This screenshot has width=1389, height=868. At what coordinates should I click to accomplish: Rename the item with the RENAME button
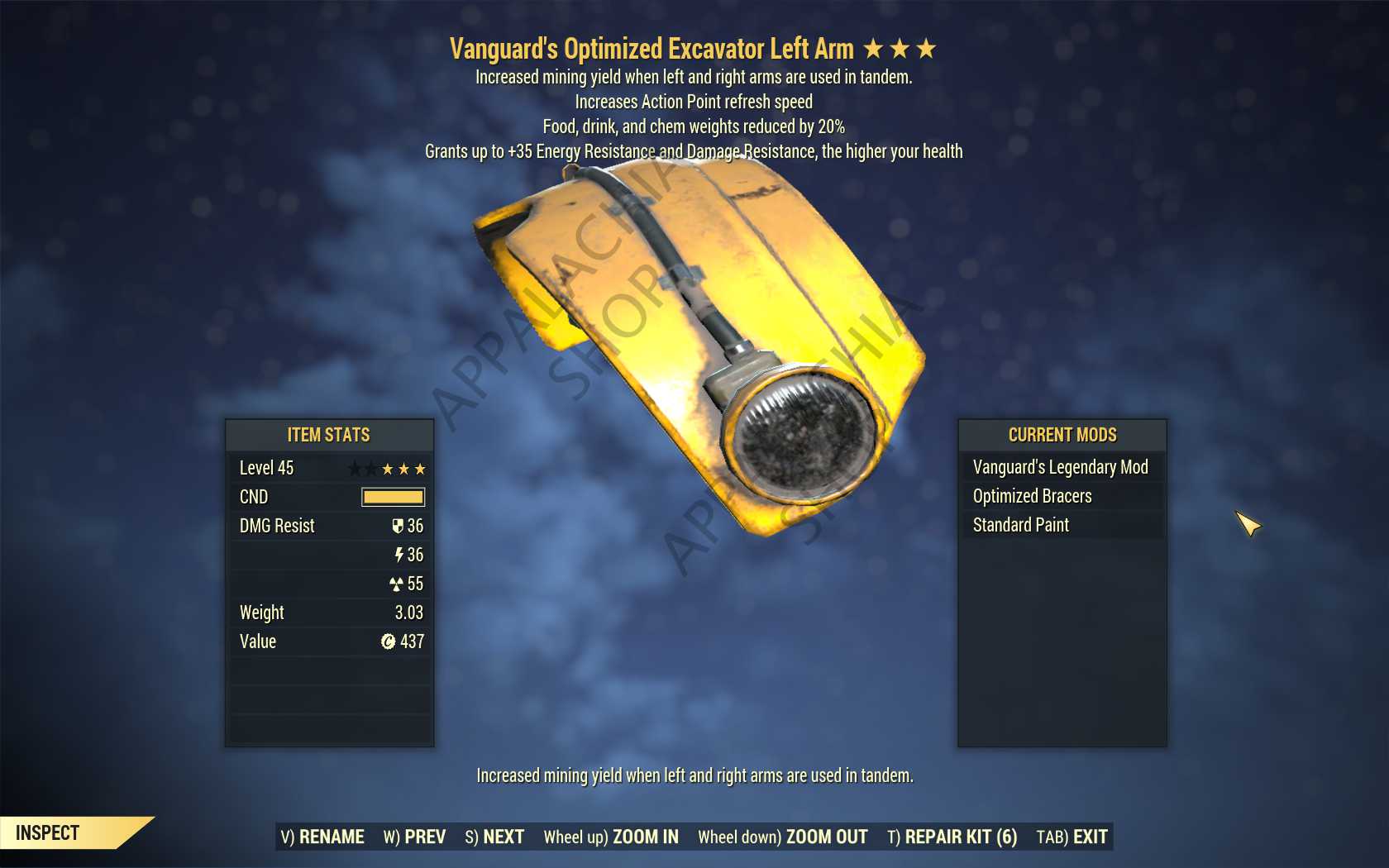[322, 837]
